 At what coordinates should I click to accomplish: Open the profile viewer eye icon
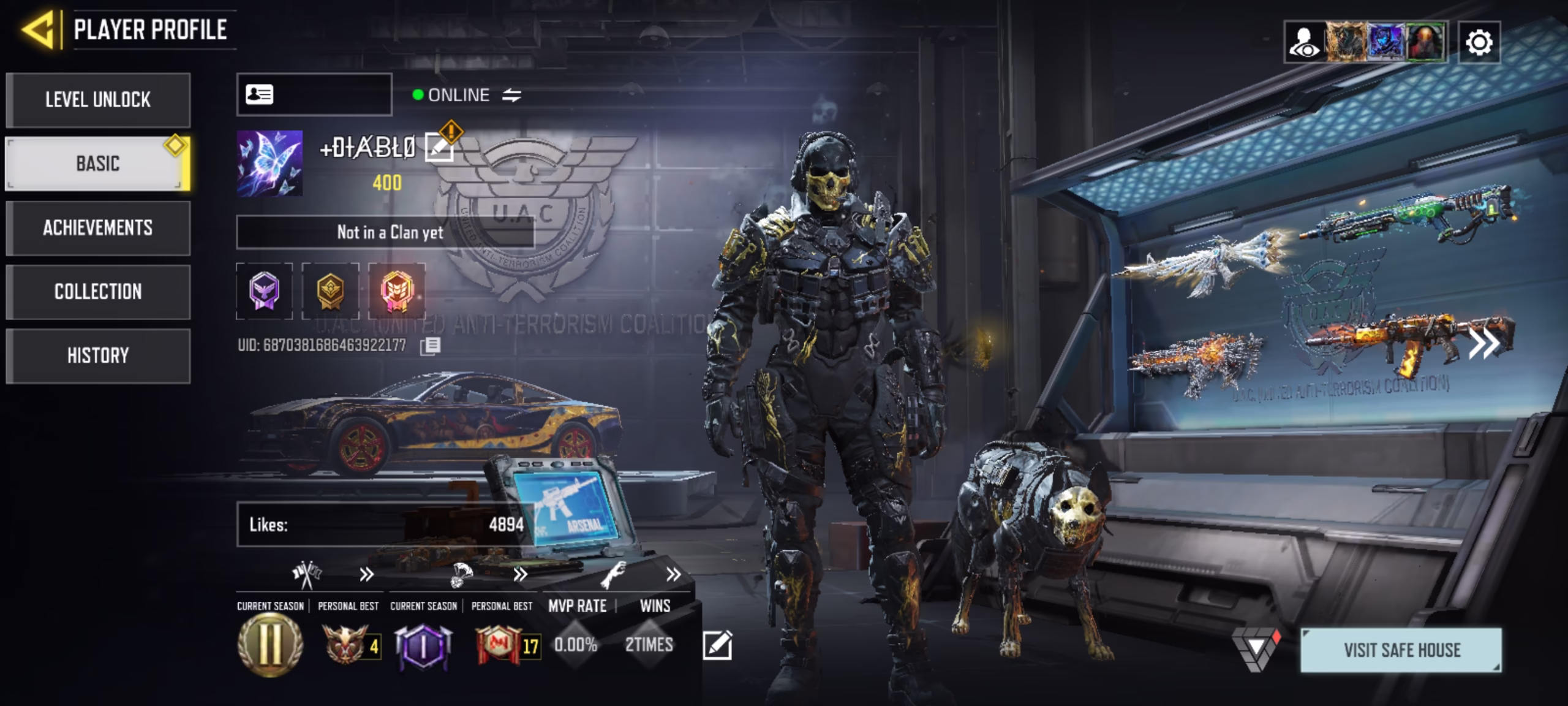click(1305, 42)
